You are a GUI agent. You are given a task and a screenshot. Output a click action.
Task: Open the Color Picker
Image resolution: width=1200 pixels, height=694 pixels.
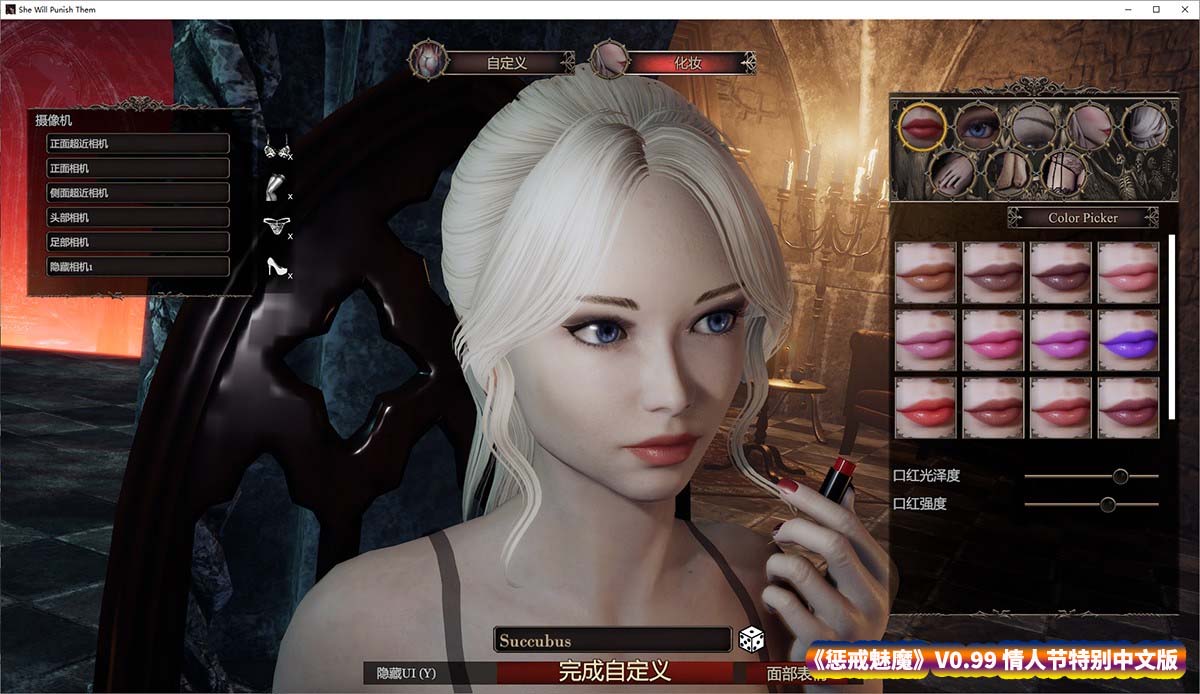coord(1083,217)
